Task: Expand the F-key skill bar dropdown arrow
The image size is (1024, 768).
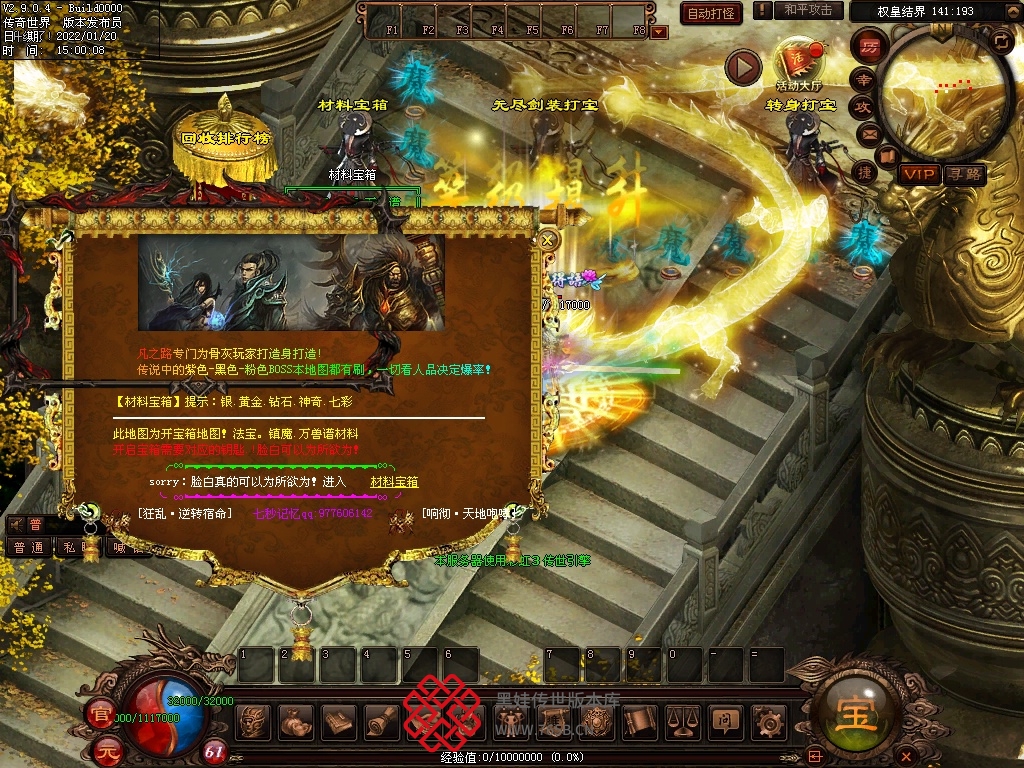Action: tap(658, 32)
